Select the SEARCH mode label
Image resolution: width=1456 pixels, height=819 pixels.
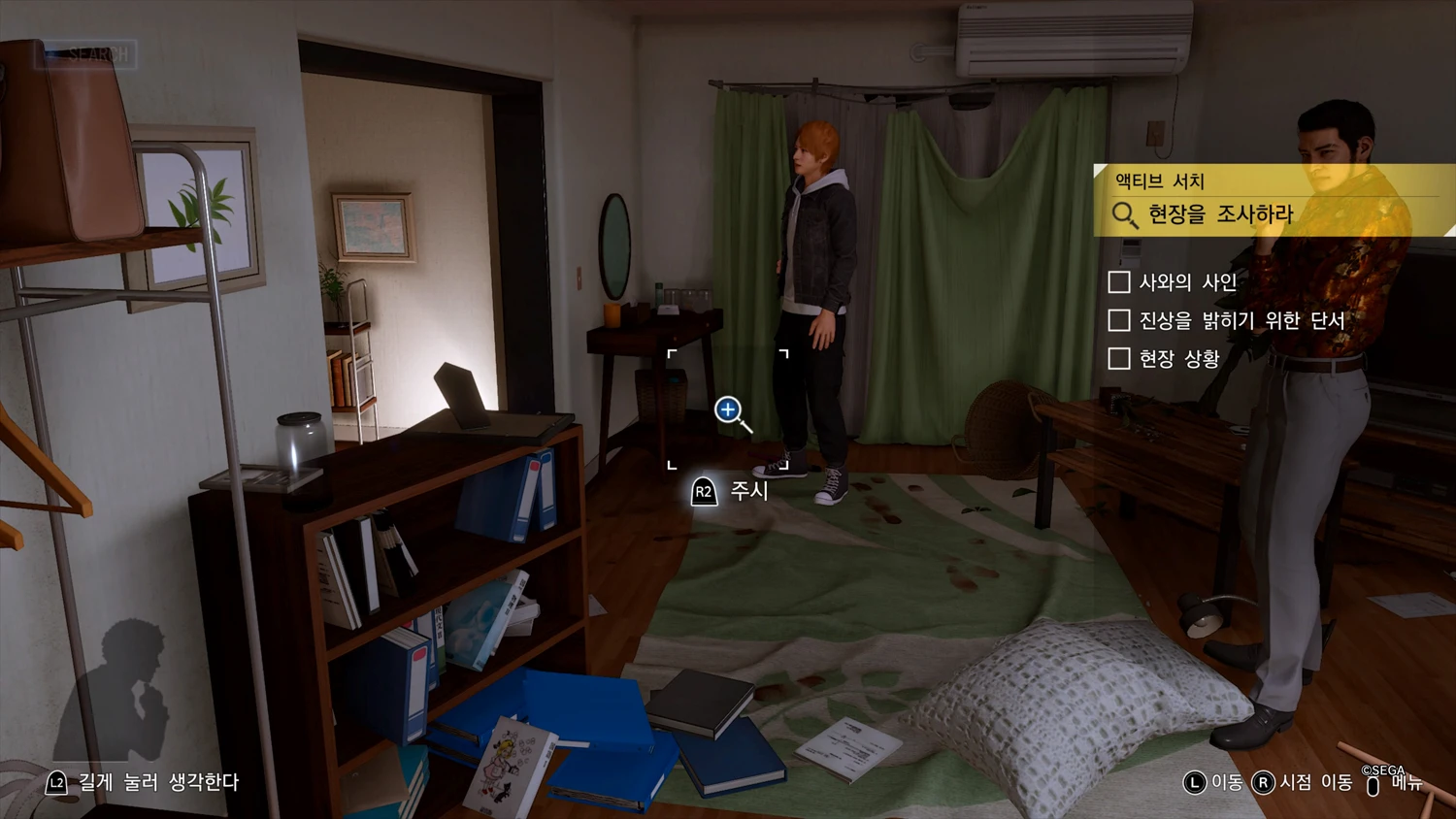pyautogui.click(x=87, y=54)
